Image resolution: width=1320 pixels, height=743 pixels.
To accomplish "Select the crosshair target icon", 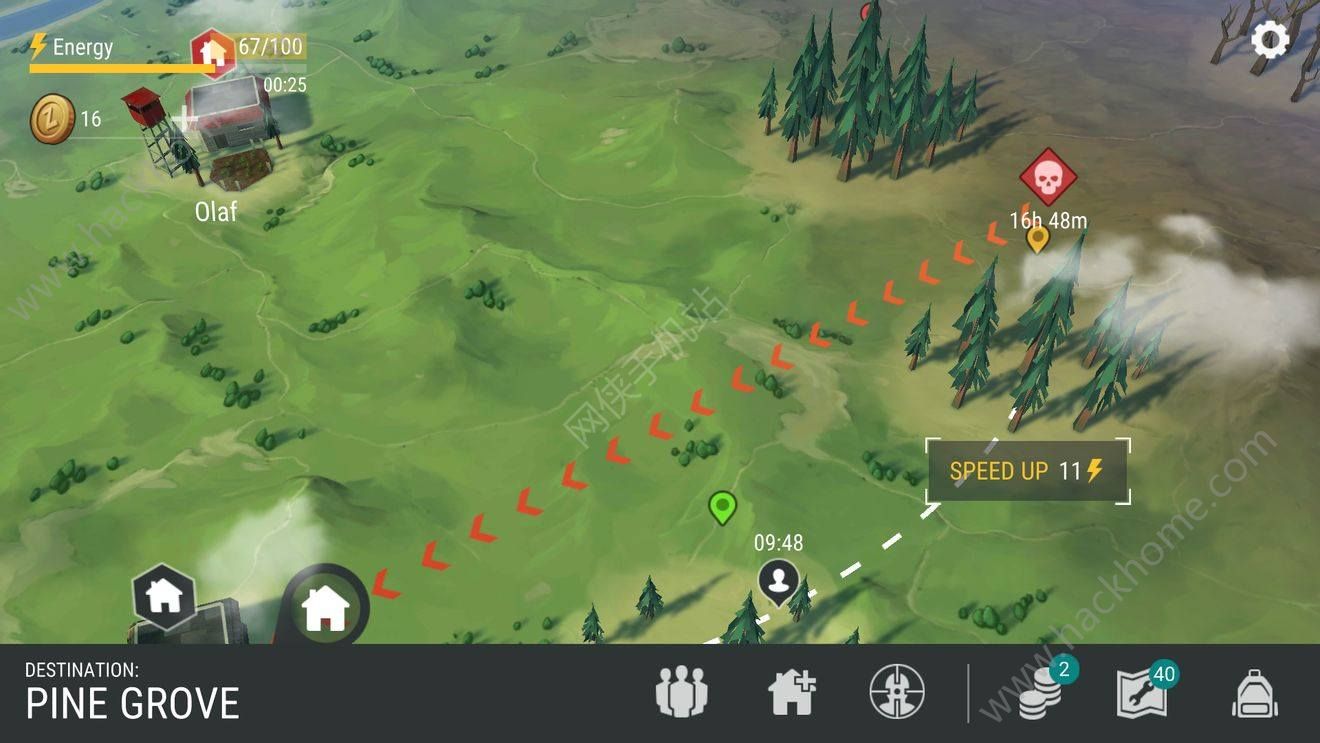I will click(897, 692).
